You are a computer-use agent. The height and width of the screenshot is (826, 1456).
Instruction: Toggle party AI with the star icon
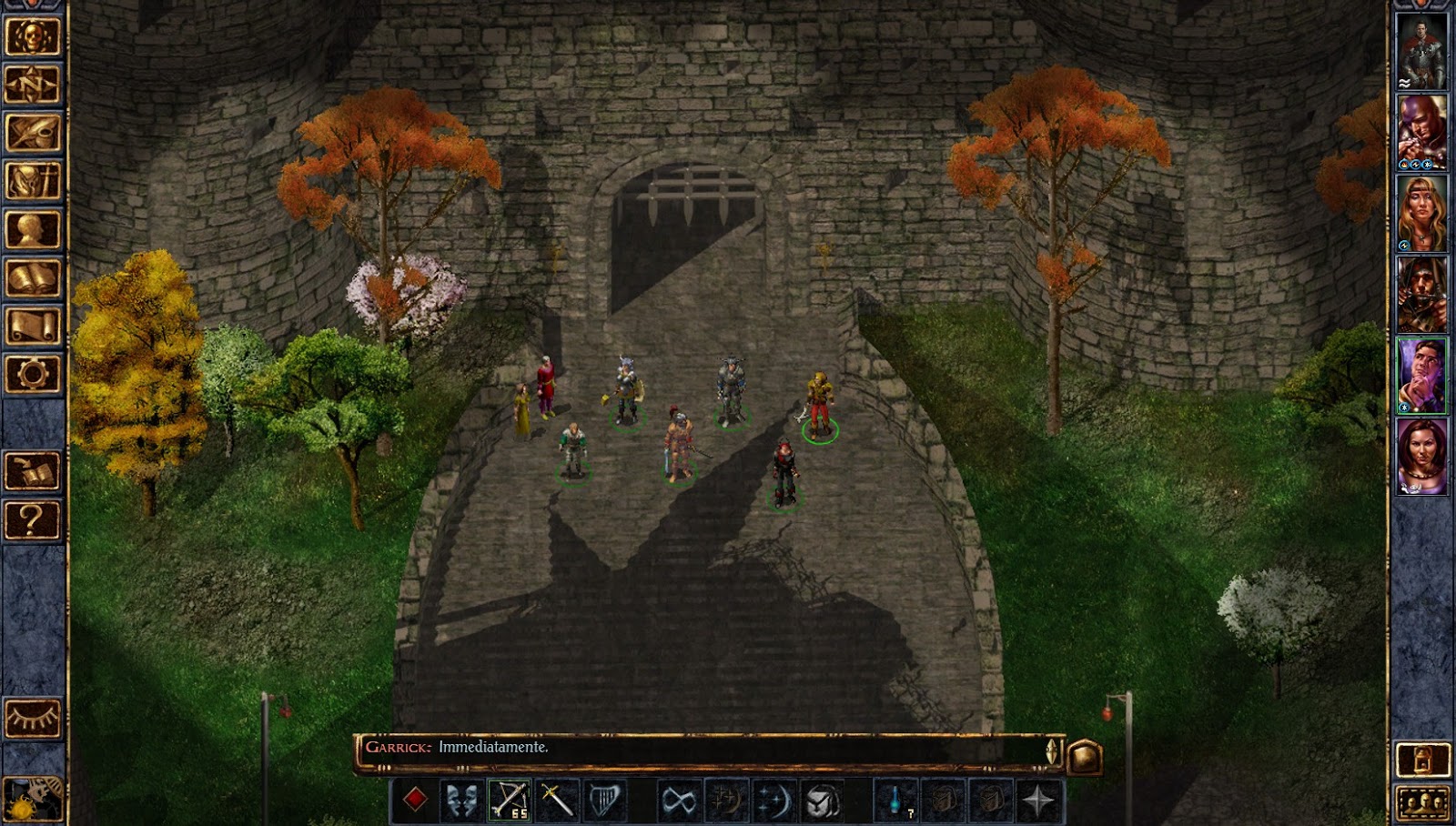[1036, 799]
